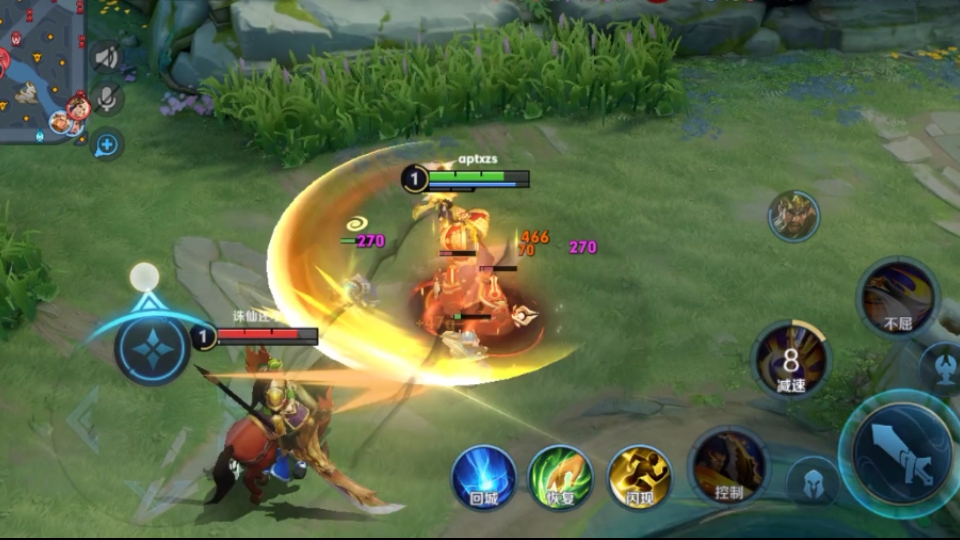
Task: Select the tower-target attack button
Action: coord(941,366)
